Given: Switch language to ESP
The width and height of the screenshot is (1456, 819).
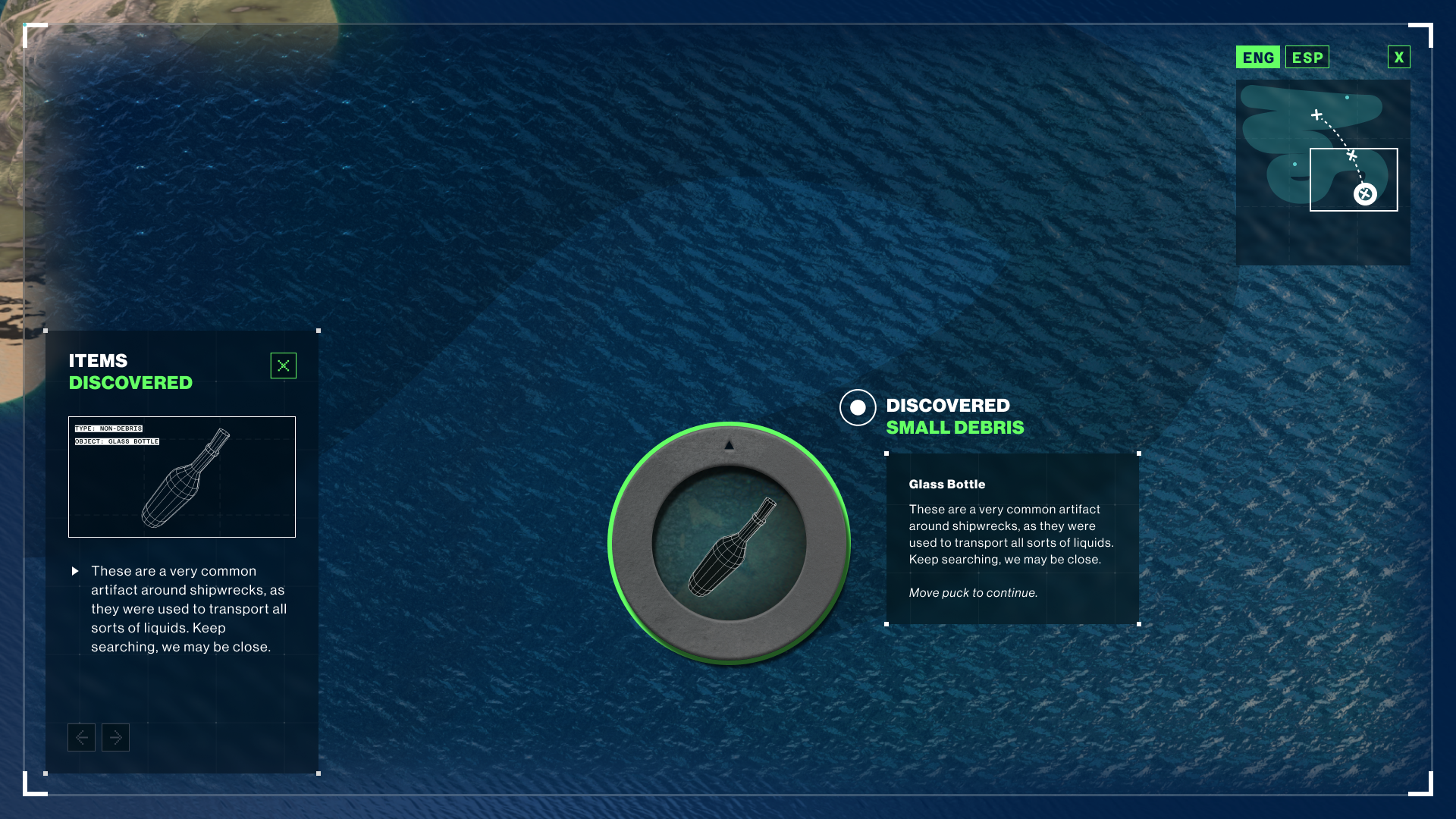Looking at the screenshot, I should (1307, 58).
